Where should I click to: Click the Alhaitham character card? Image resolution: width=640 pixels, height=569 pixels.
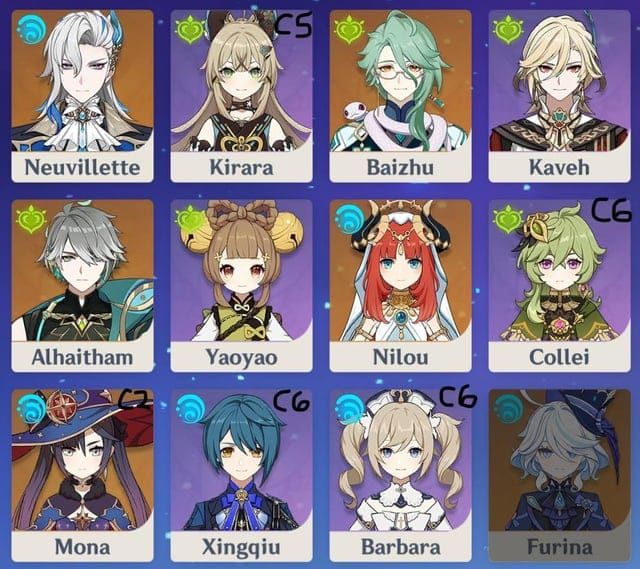(x=82, y=284)
